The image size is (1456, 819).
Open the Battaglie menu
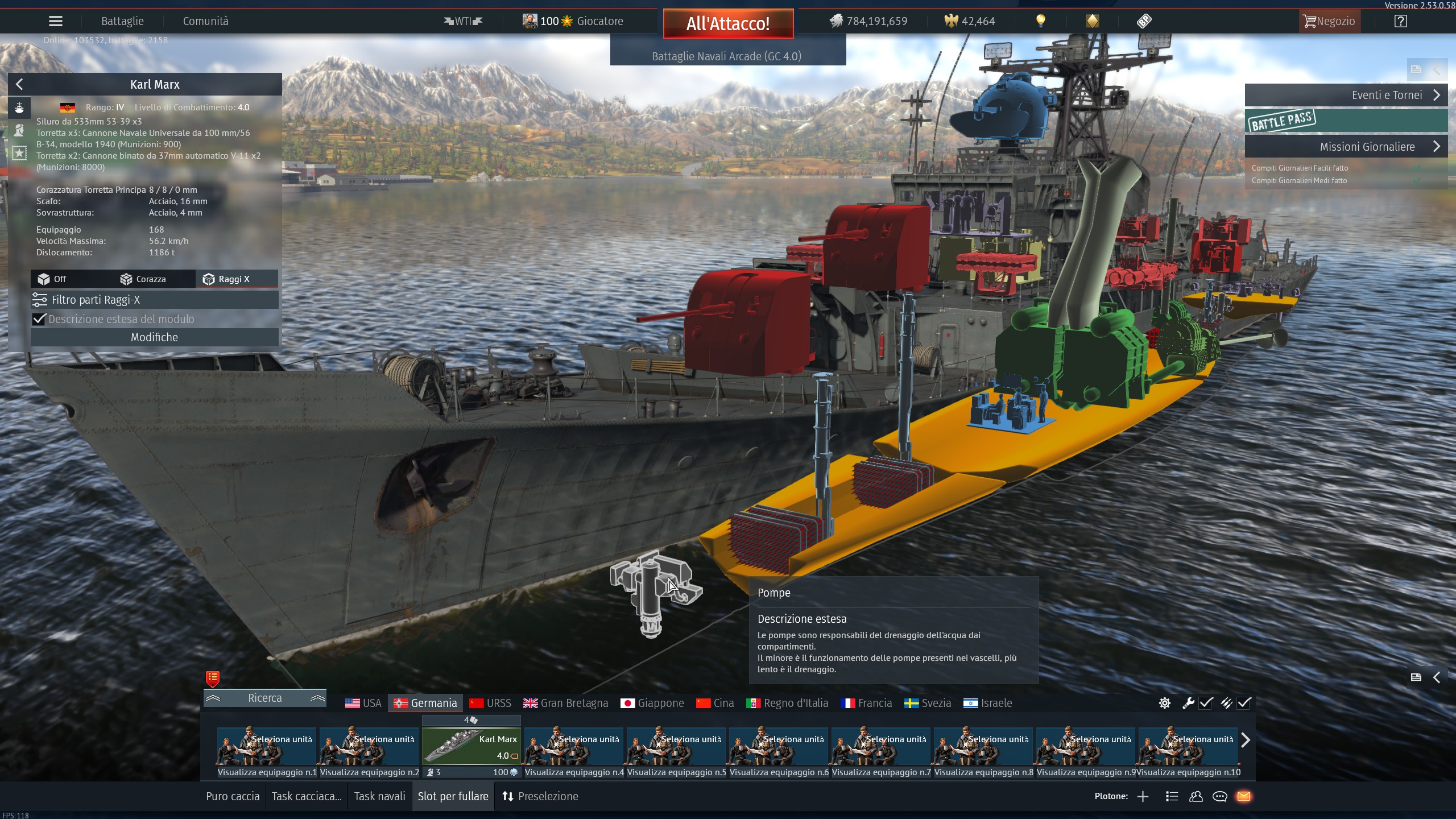tap(122, 21)
